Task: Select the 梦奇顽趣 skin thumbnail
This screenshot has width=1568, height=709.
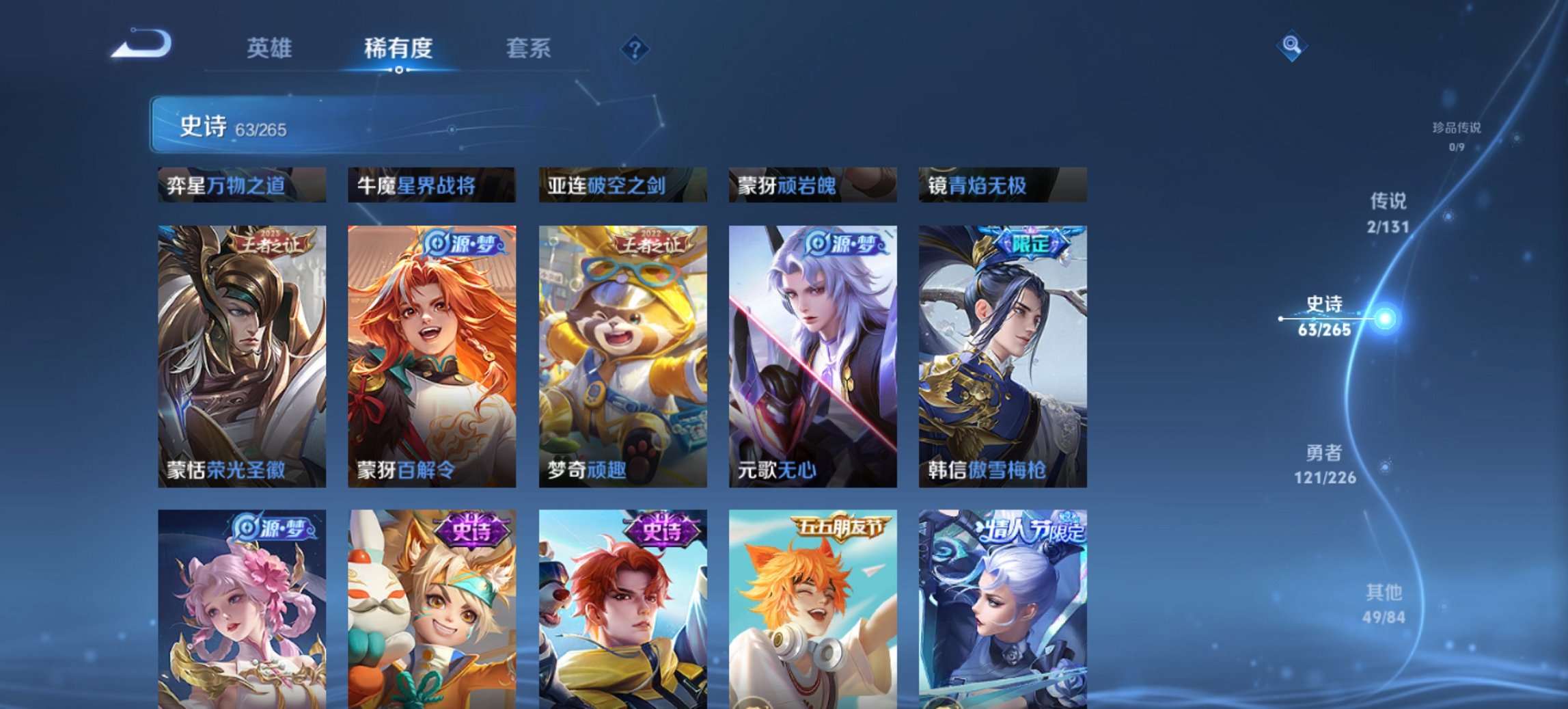Action: tap(622, 353)
